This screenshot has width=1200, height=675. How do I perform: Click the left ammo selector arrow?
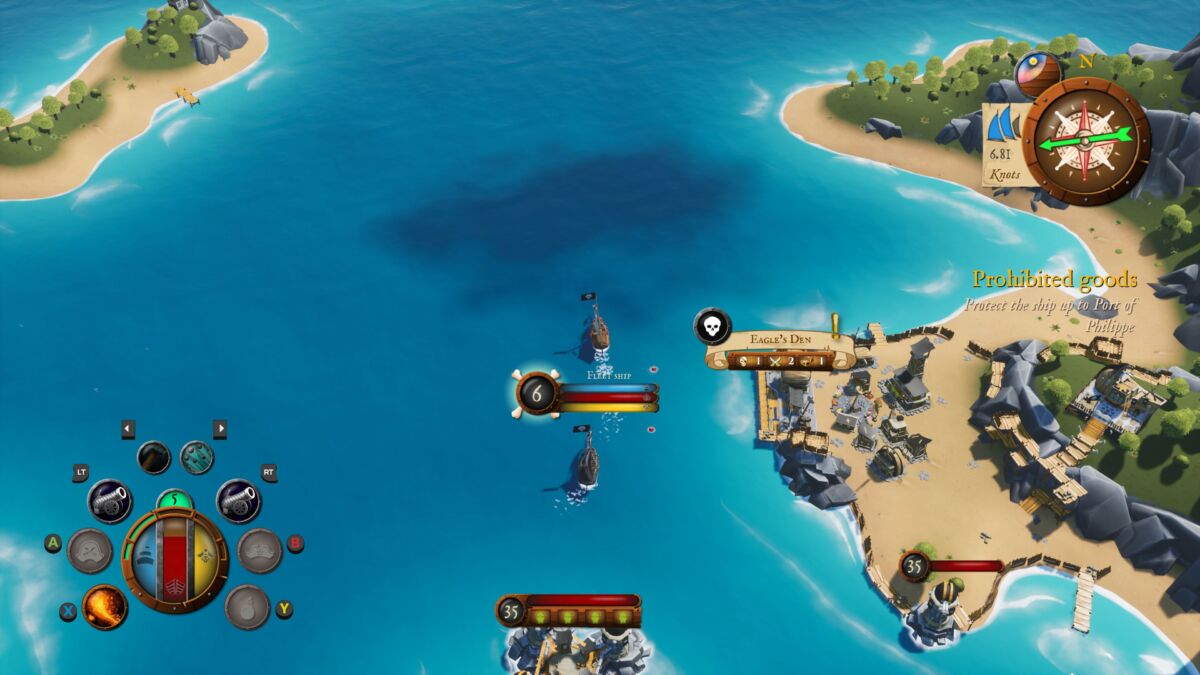(128, 429)
